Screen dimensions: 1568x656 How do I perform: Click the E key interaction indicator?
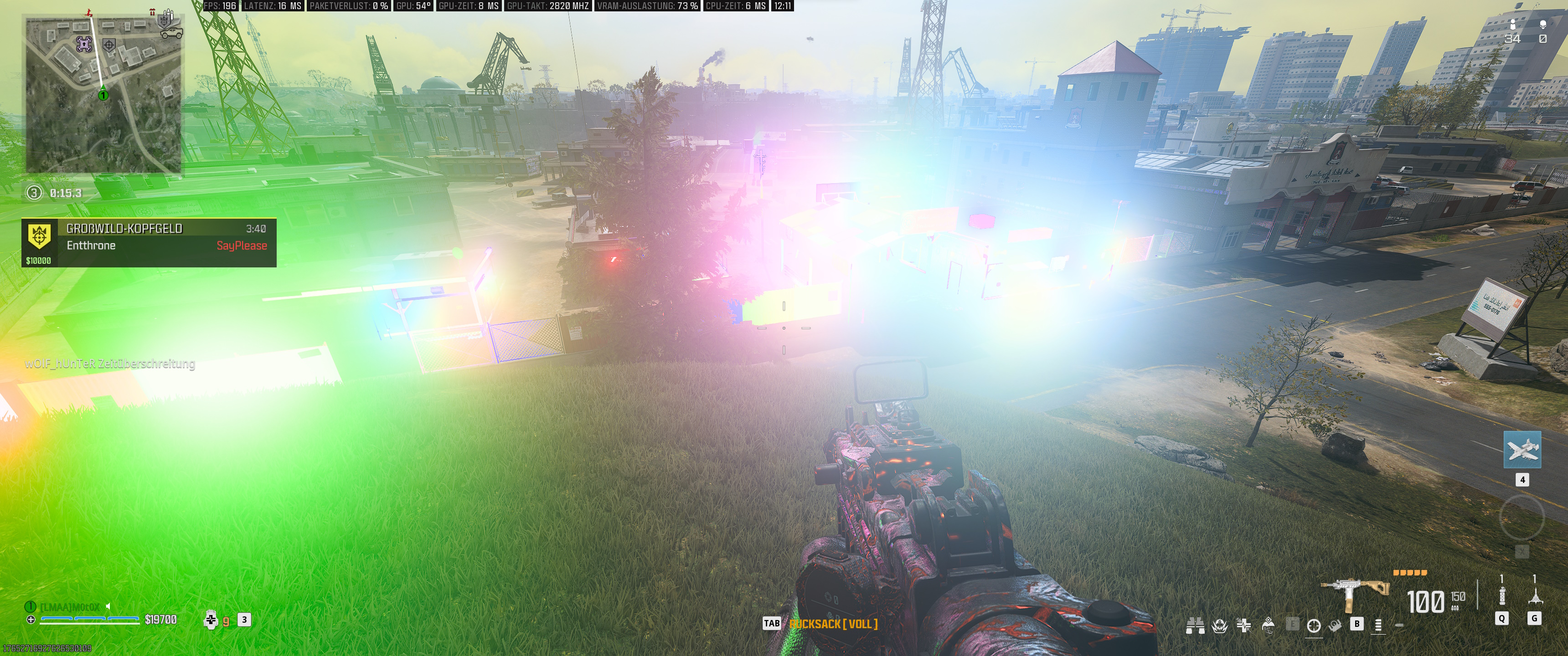[1292, 623]
